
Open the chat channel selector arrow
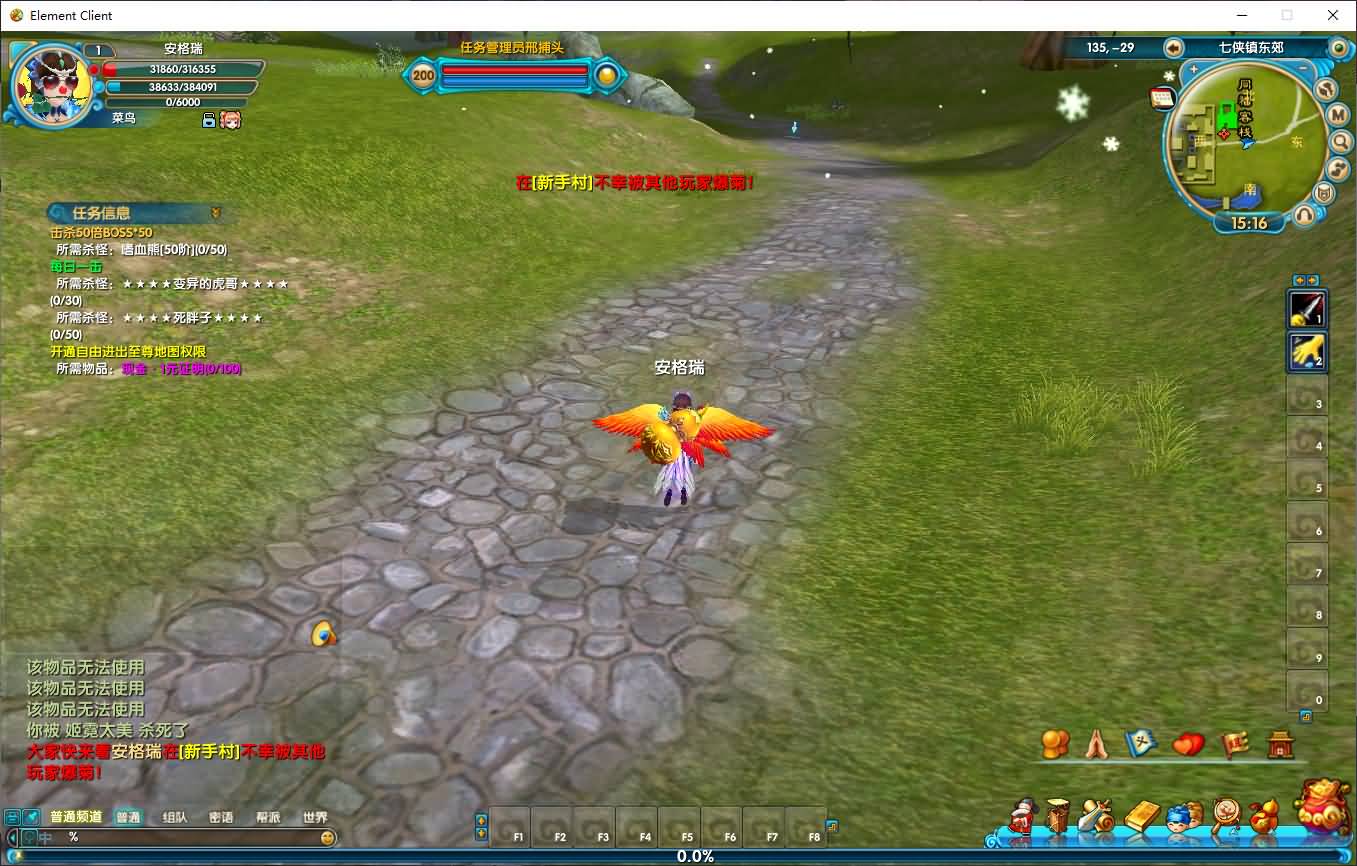[x=13, y=837]
